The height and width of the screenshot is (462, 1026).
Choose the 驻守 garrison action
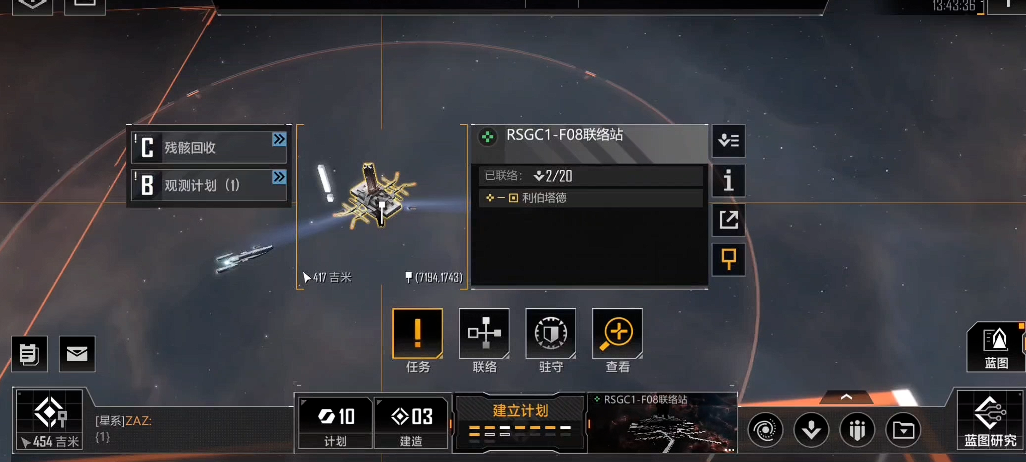click(551, 333)
